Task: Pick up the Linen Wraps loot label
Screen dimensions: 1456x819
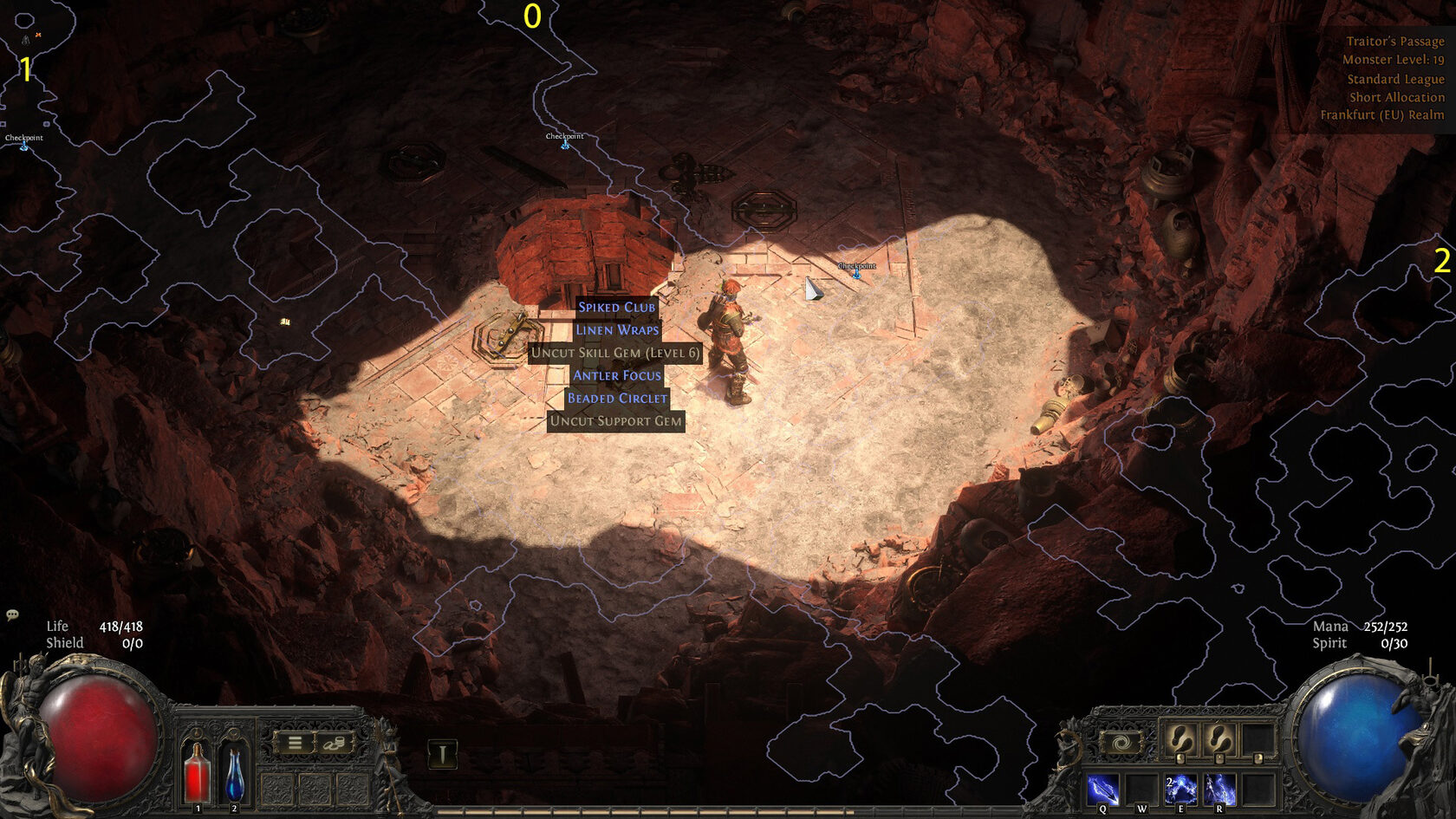Action: click(617, 330)
